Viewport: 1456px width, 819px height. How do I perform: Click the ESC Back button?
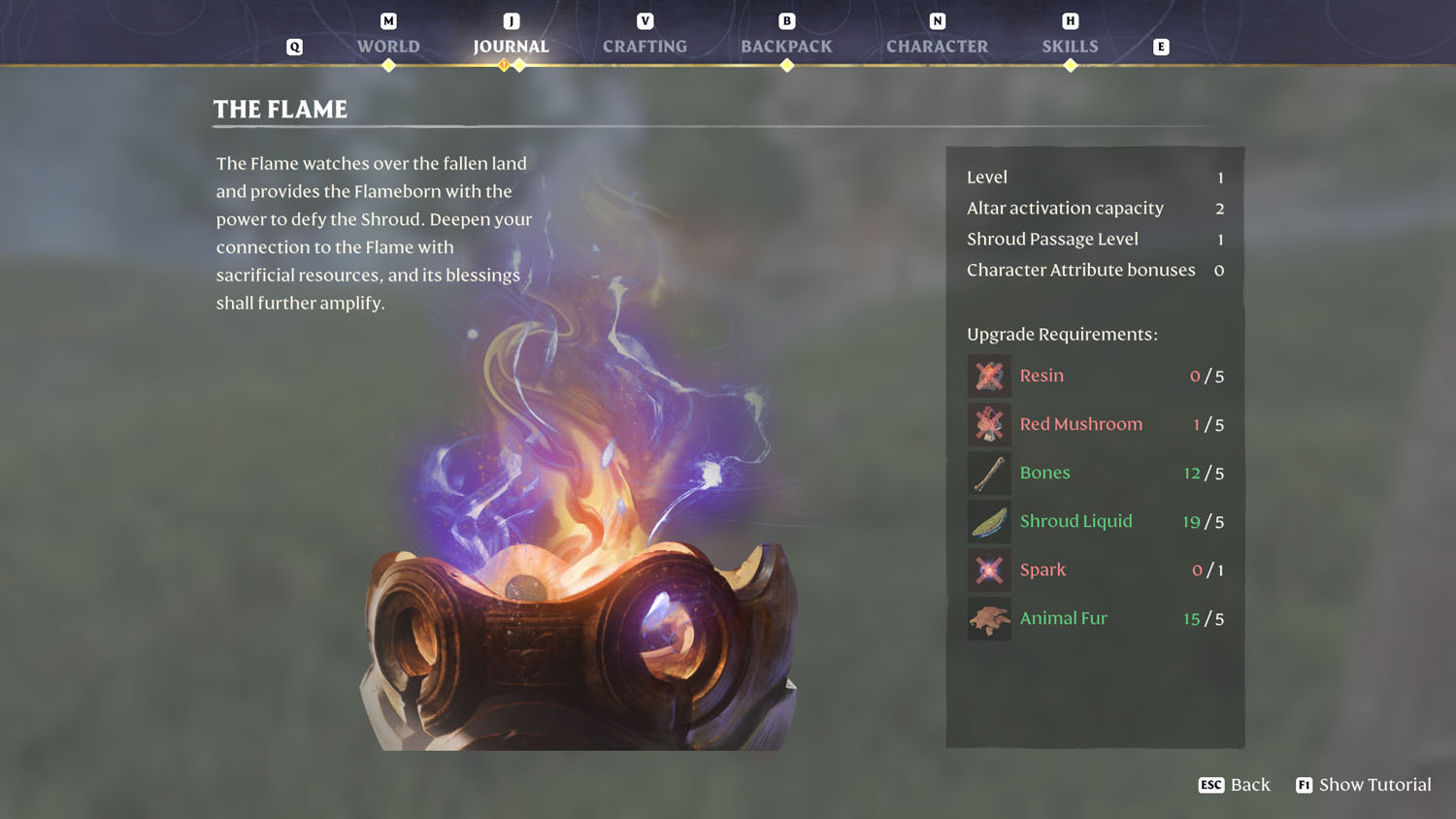tap(1235, 784)
